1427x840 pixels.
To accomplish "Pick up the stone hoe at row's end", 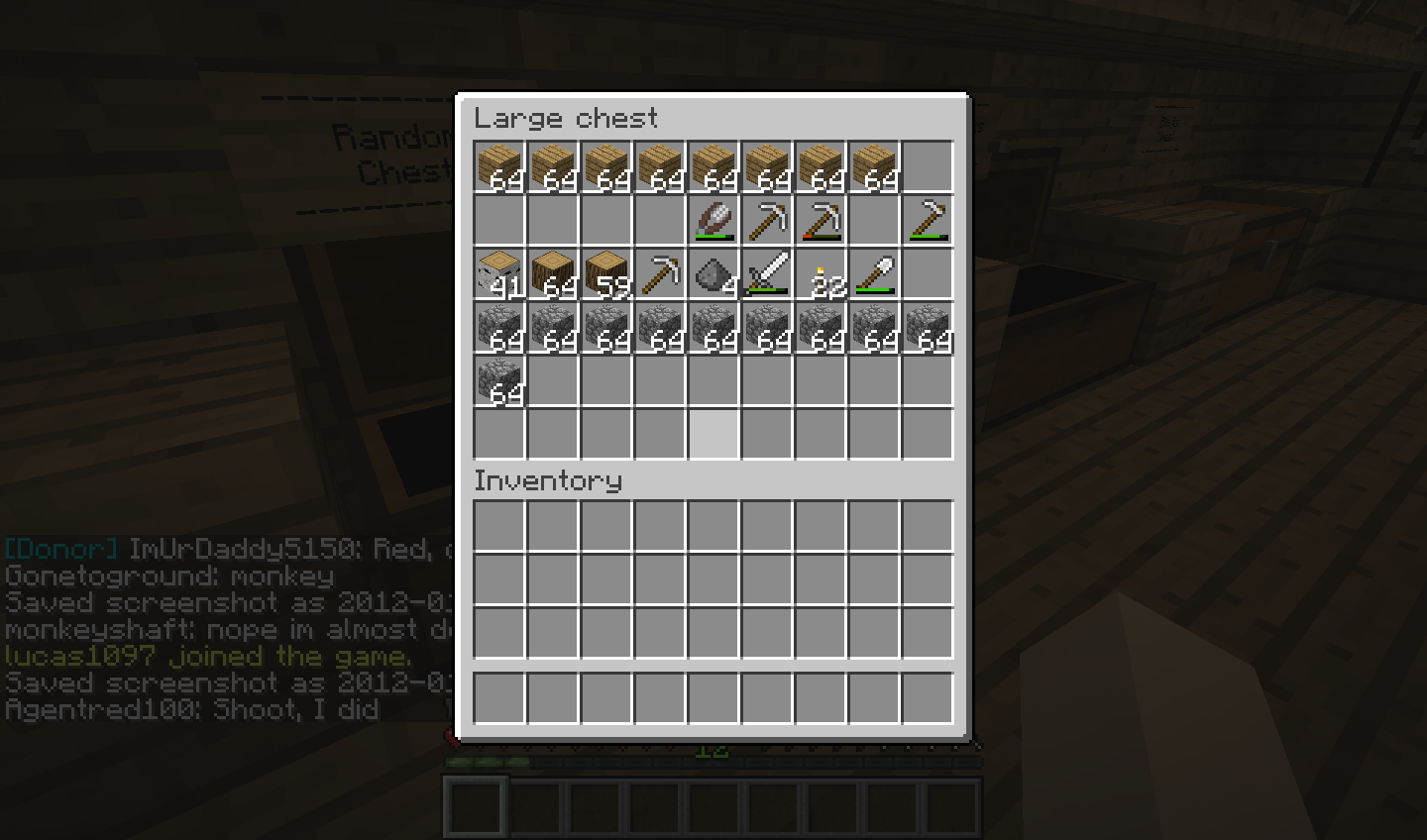I will [x=928, y=220].
